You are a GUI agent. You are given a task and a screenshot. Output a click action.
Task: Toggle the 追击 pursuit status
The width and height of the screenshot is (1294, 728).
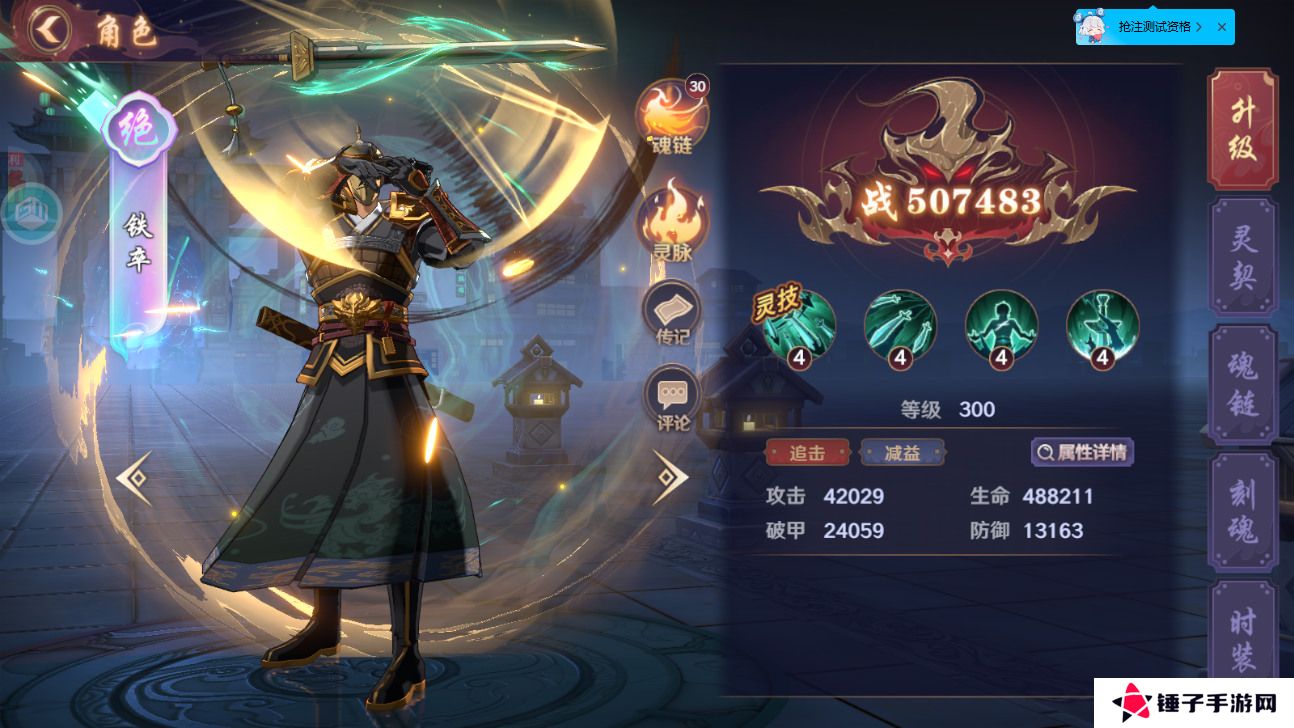point(805,452)
